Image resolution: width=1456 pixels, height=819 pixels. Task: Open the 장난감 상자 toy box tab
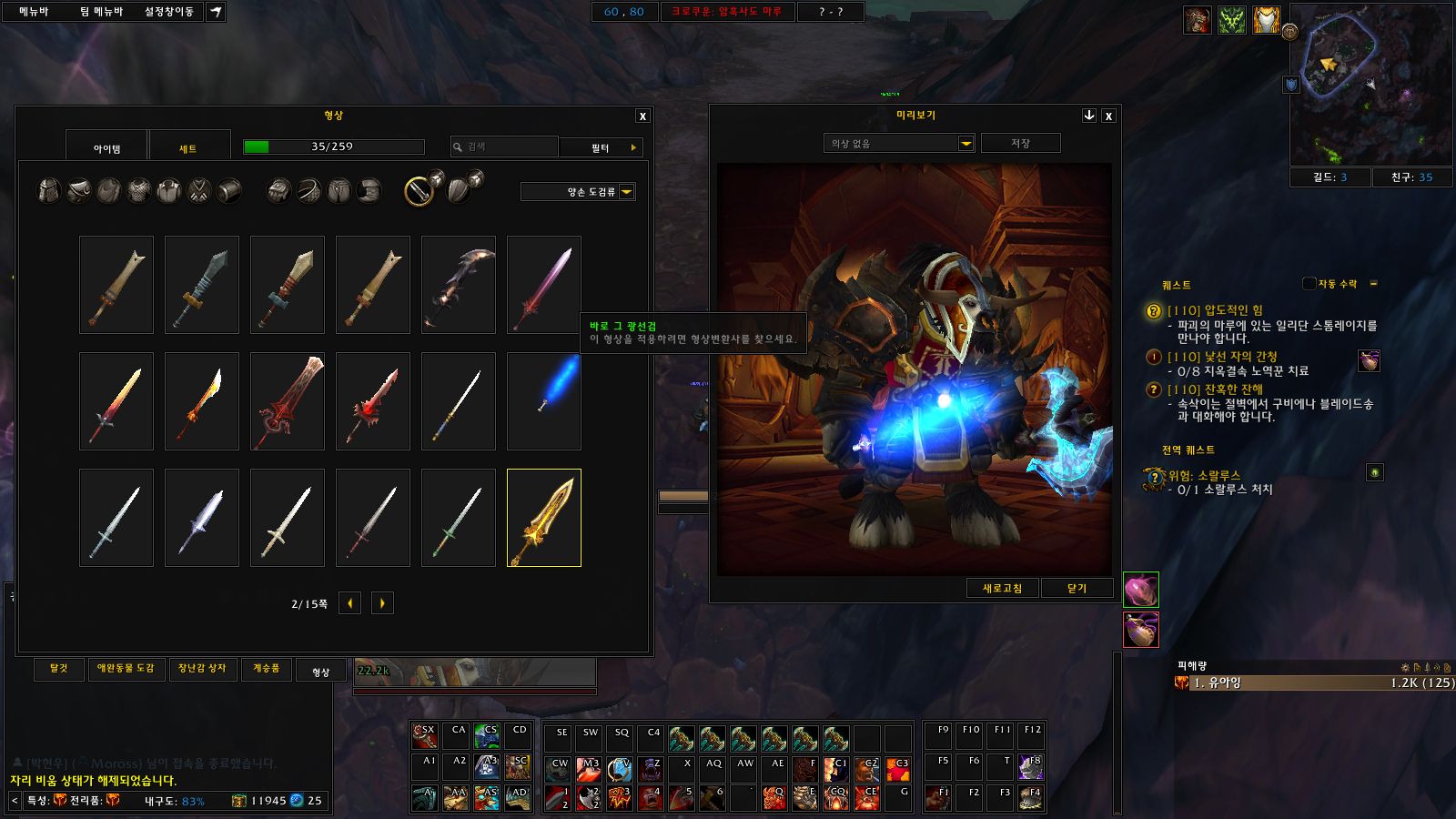(x=202, y=669)
